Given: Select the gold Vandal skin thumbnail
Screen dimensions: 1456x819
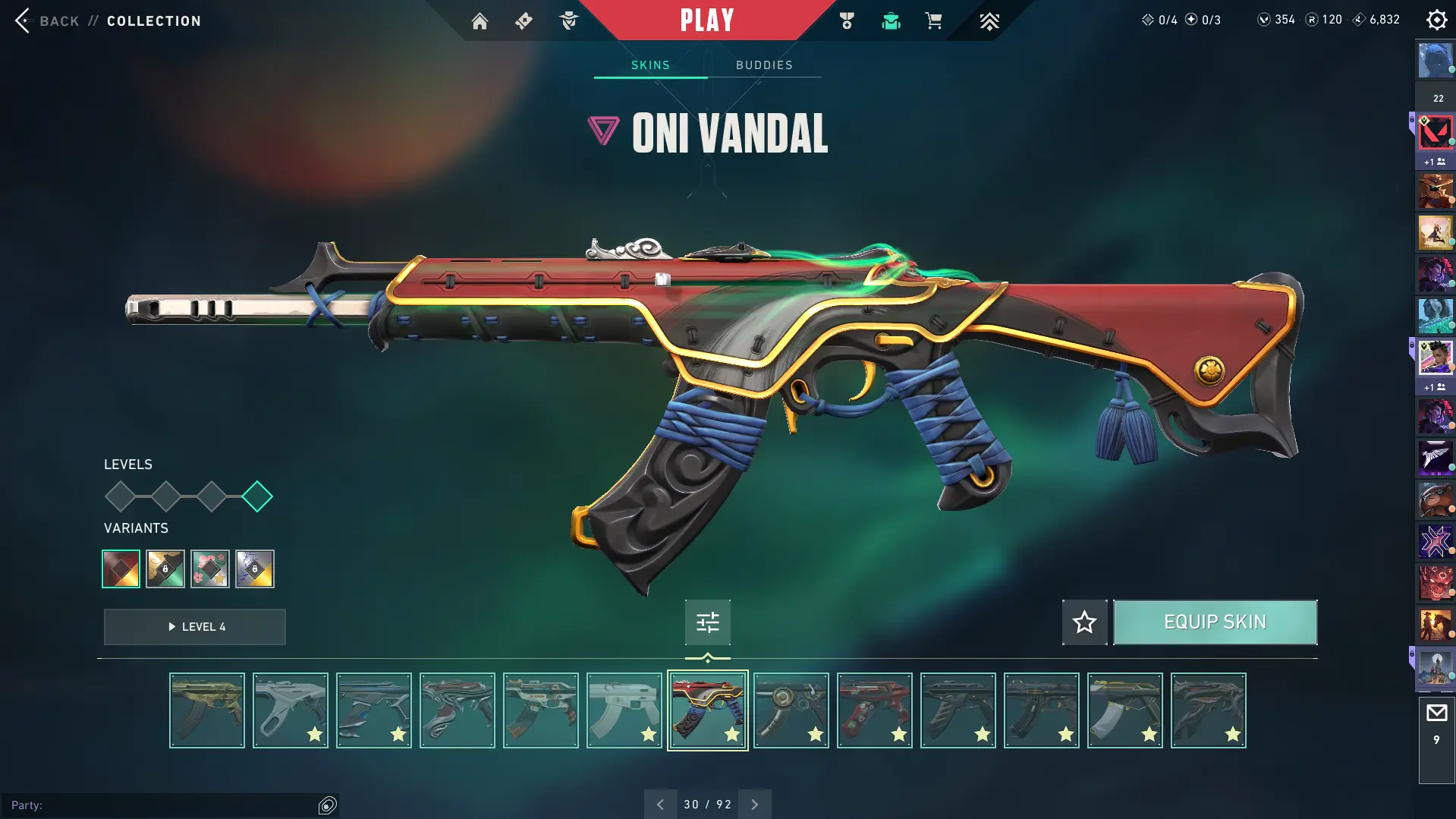Looking at the screenshot, I should [207, 710].
